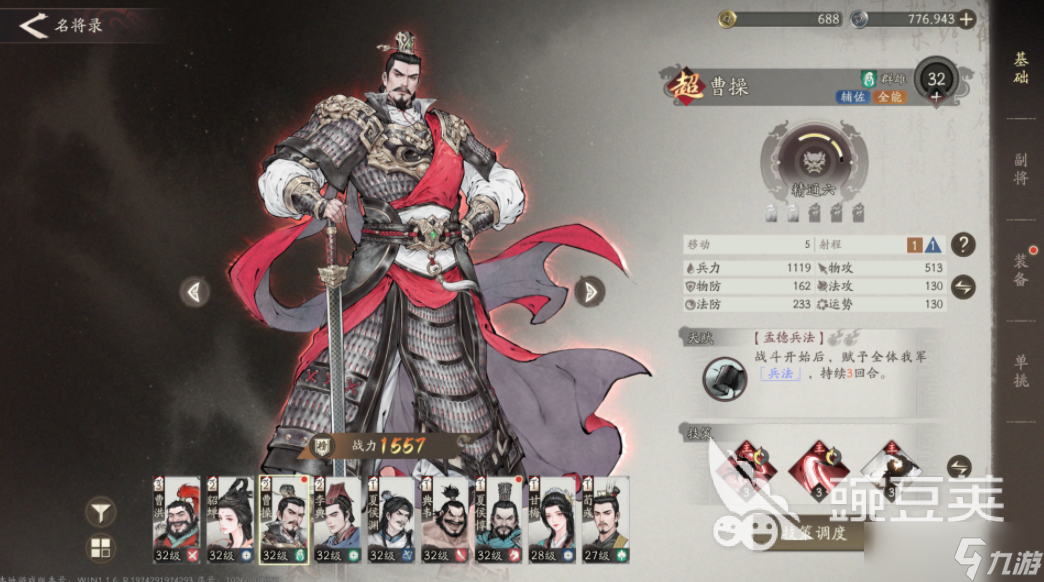Pick the 典韦 portrait card
The image size is (1044, 582).
click(x=445, y=520)
